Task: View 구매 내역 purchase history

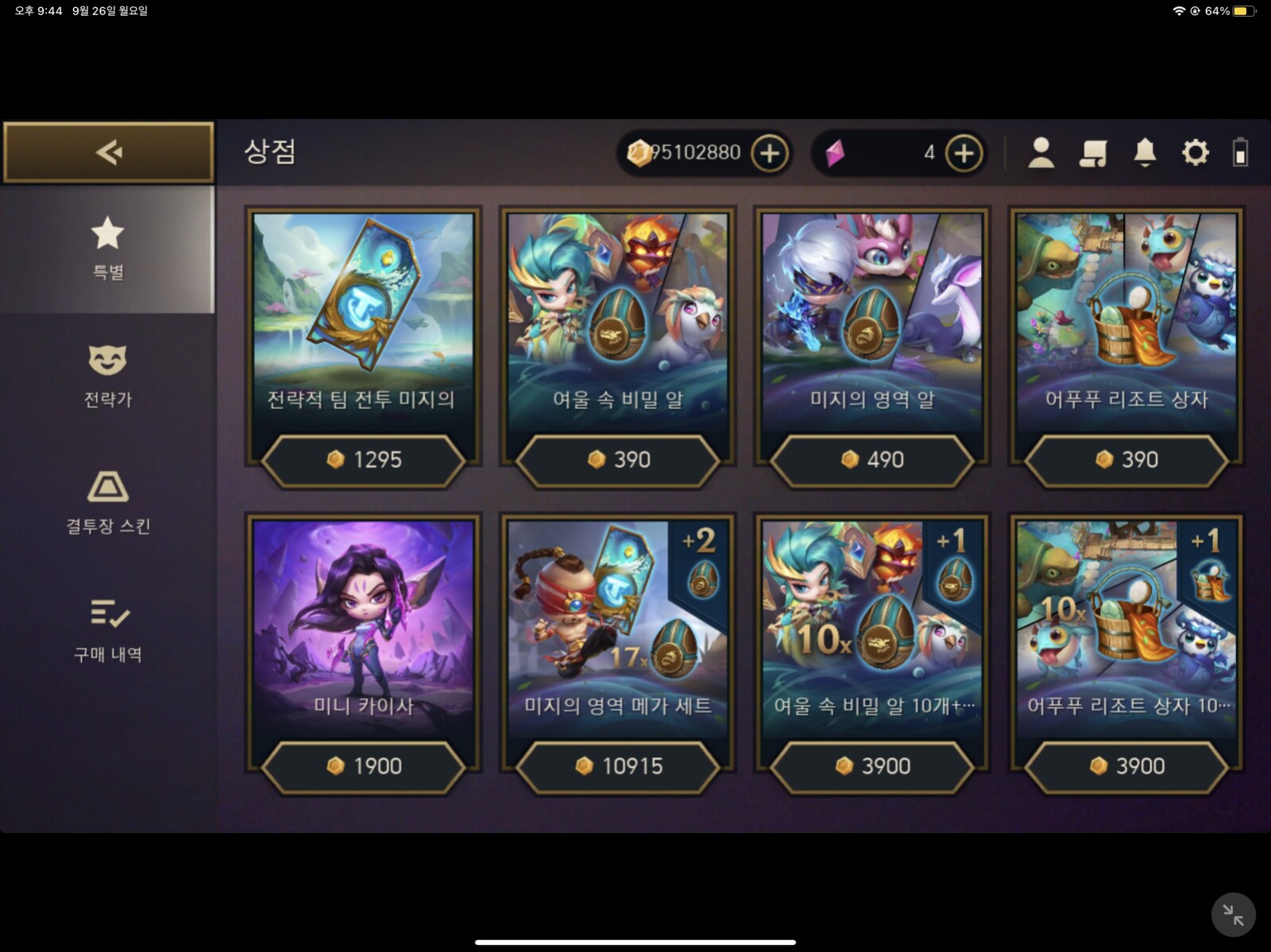Action: (x=108, y=630)
